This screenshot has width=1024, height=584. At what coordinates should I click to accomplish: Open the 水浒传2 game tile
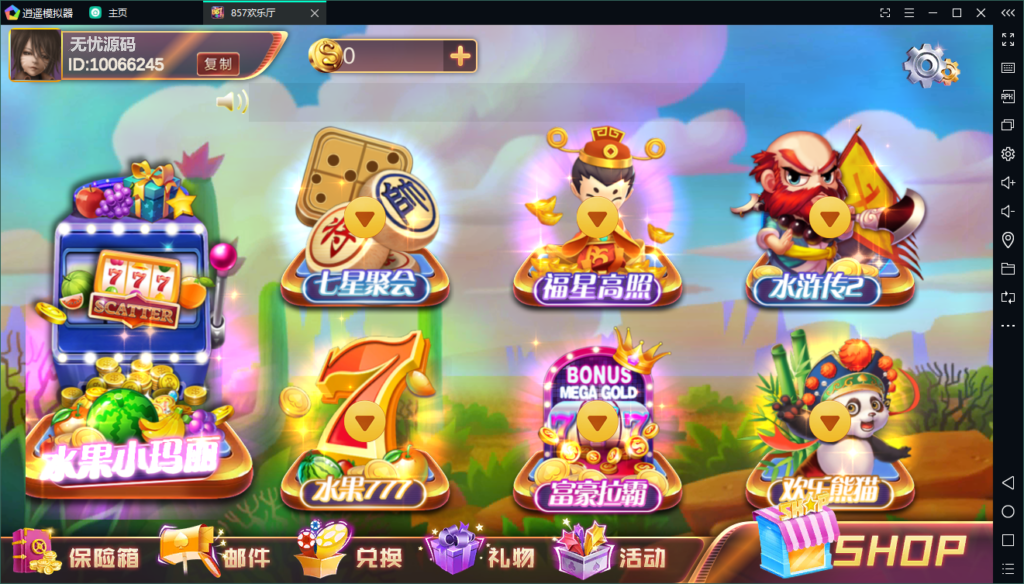click(829, 222)
